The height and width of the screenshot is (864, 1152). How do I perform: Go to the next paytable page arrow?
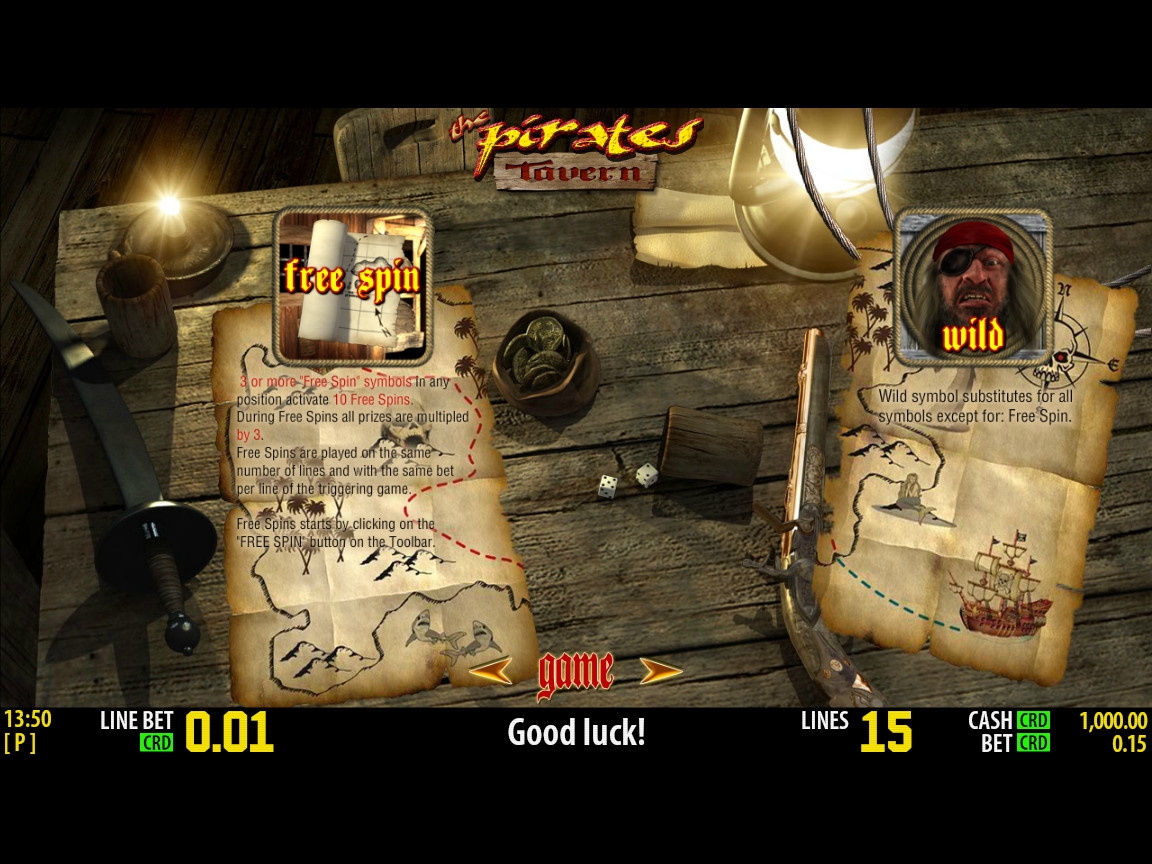[661, 671]
